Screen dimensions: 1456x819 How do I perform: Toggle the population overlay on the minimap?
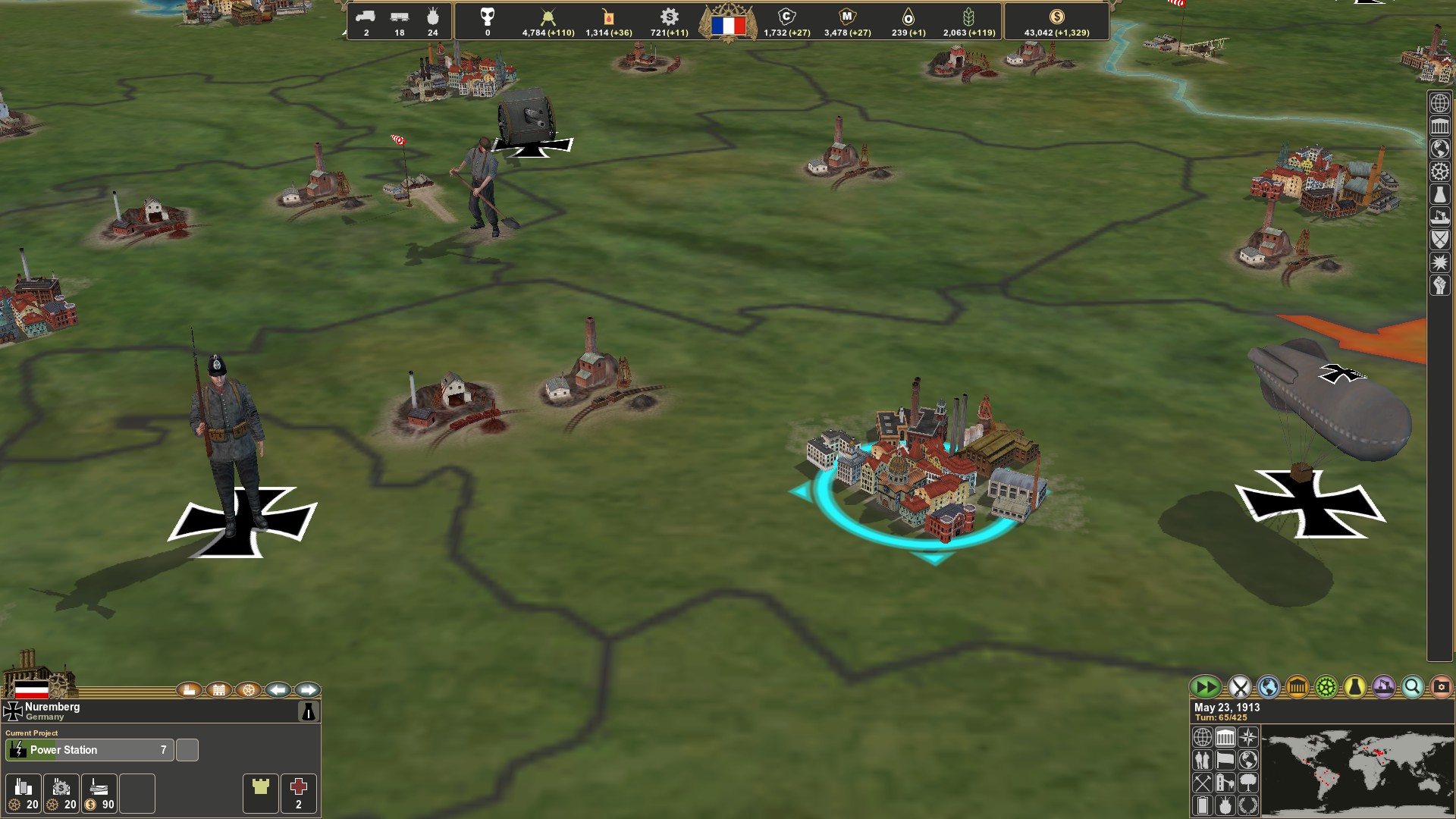coord(1203,761)
